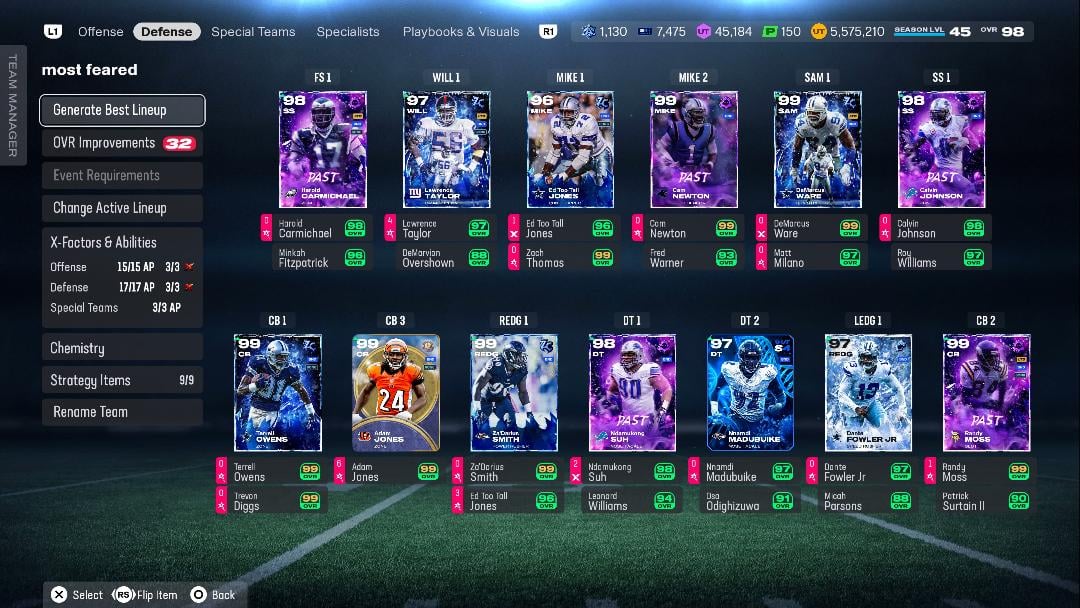Open X-Factors & Abilities panel
This screenshot has width=1080, height=608.
pyautogui.click(x=122, y=242)
